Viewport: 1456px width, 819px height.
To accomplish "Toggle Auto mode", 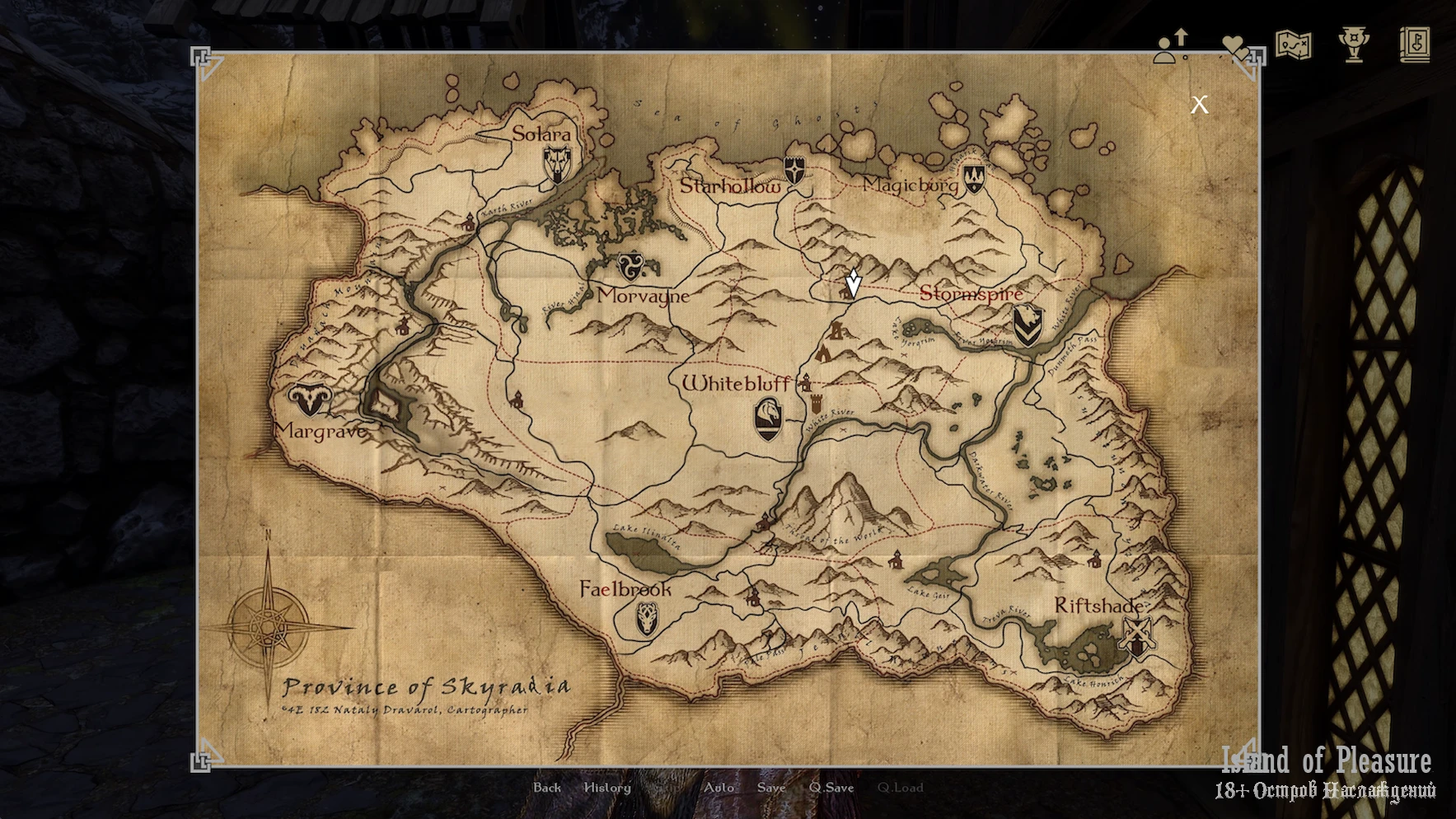I will [719, 788].
